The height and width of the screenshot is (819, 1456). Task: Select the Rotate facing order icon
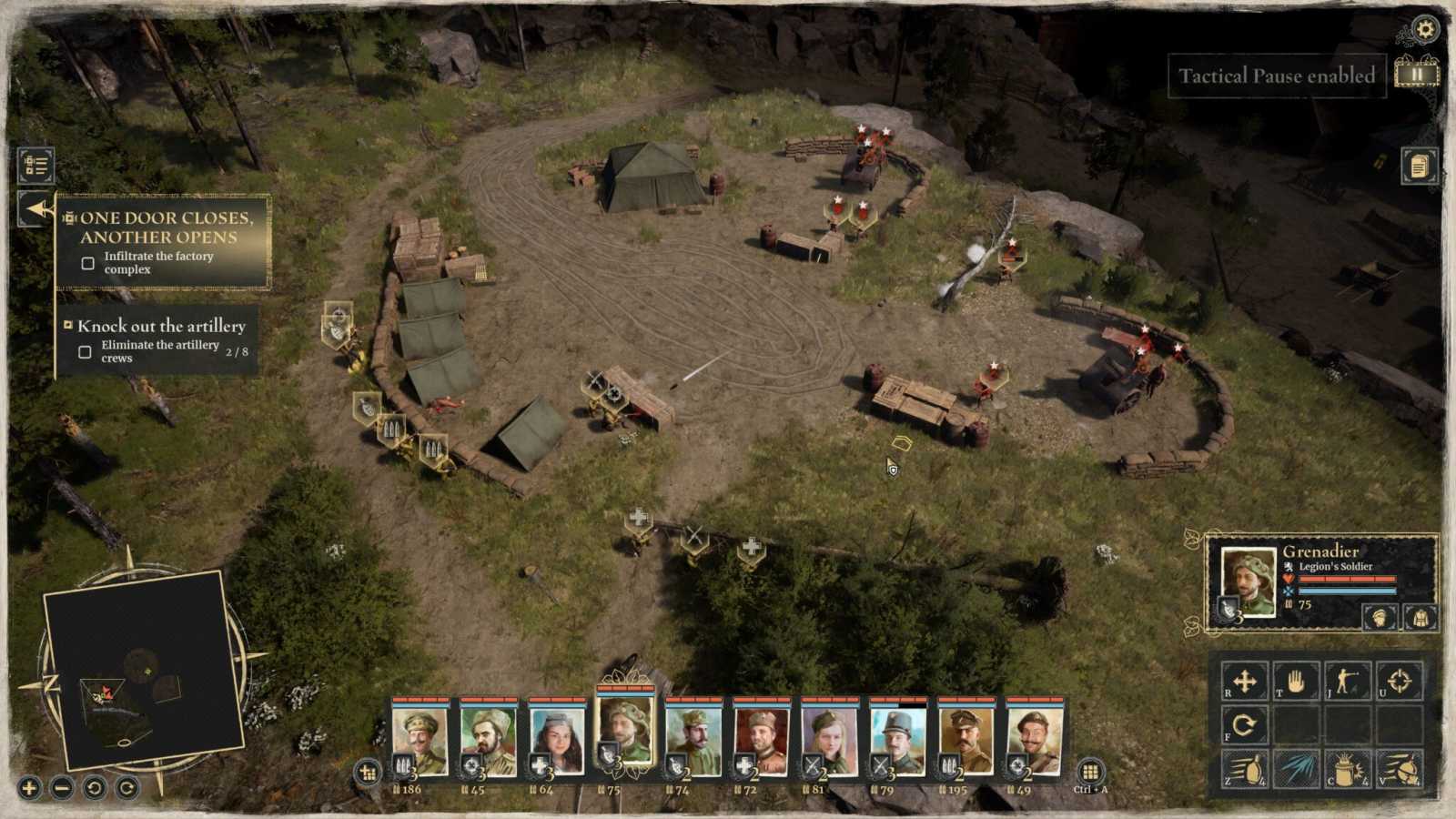[x=1244, y=725]
